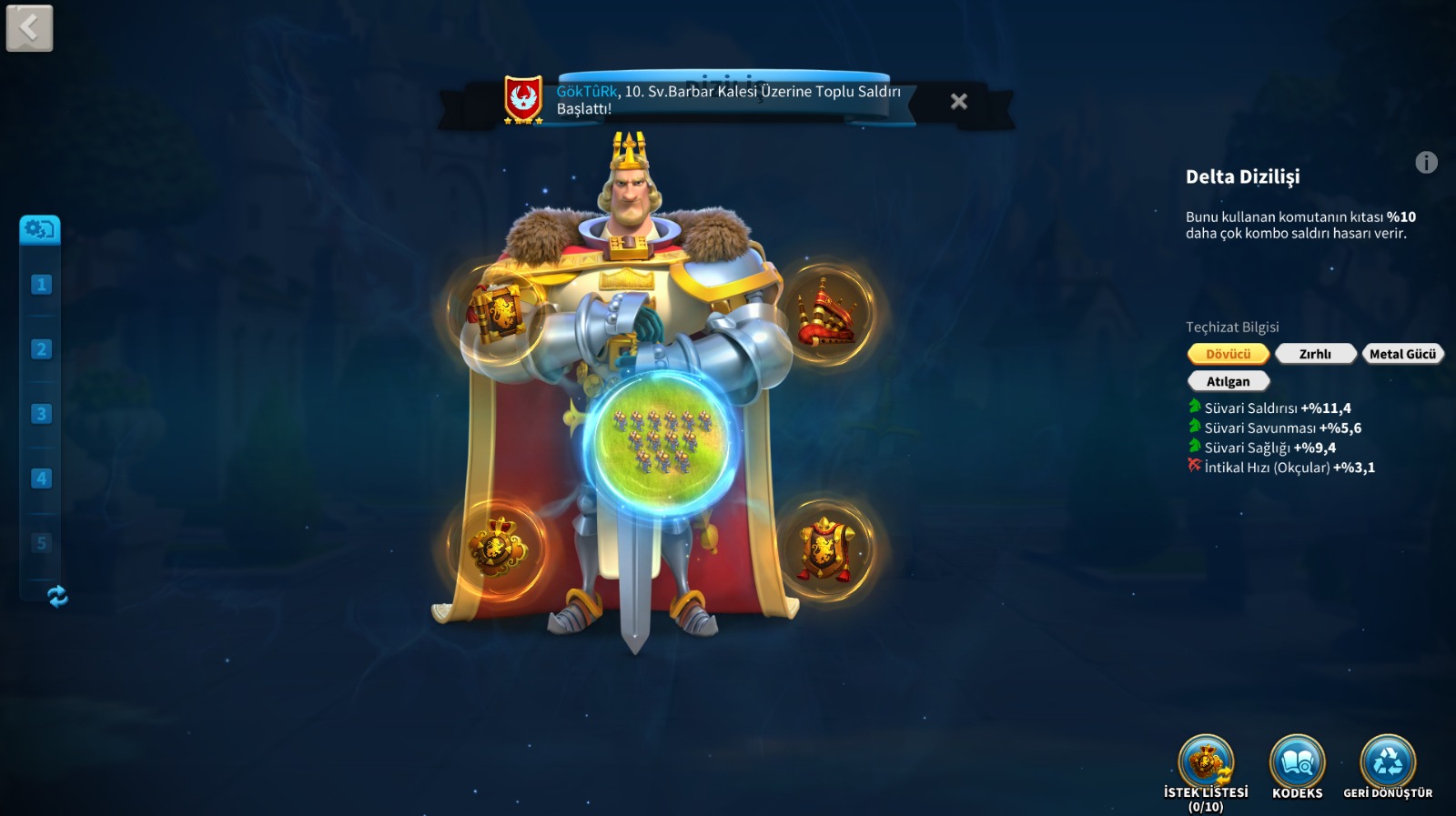Select equipment preset slot 4
Image resolution: width=1456 pixels, height=816 pixels.
pyautogui.click(x=41, y=479)
